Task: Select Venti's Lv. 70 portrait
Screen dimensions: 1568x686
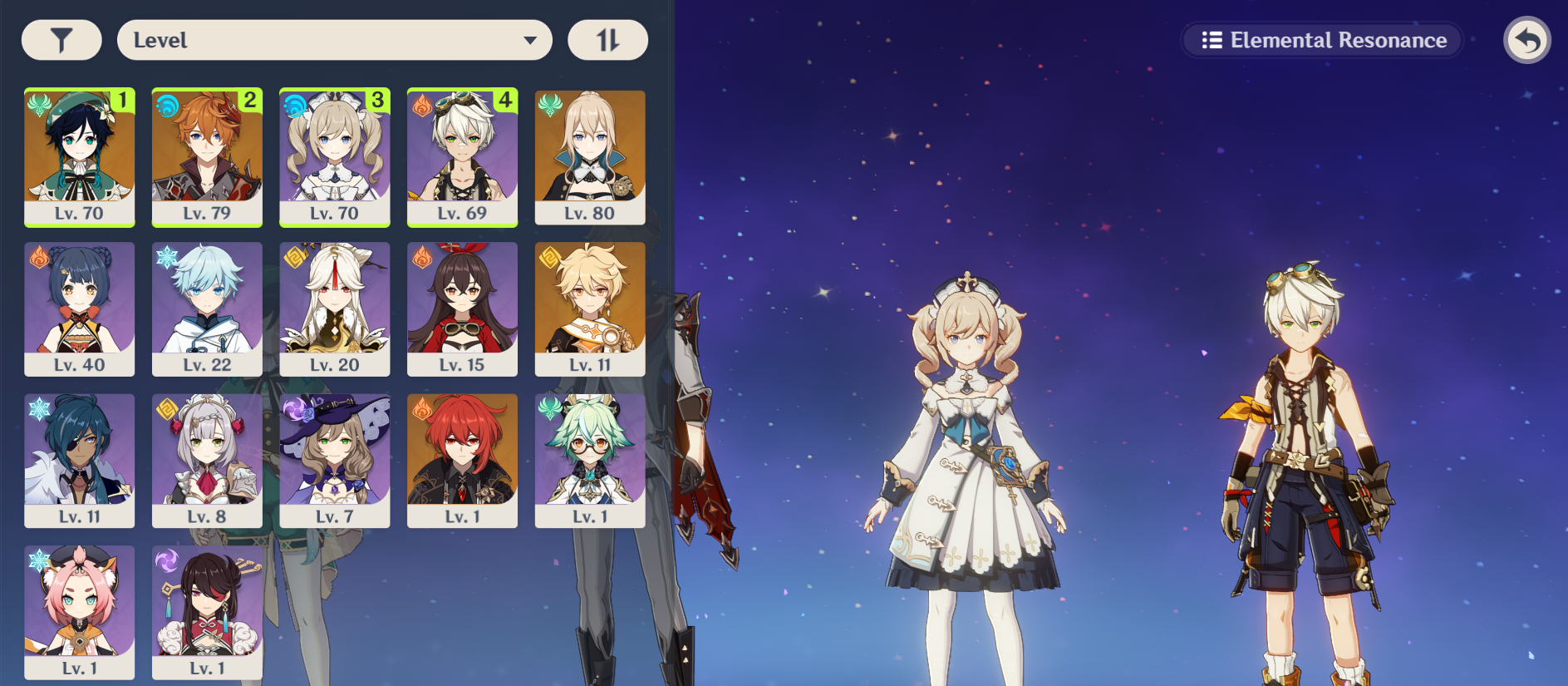Action: pos(80,156)
